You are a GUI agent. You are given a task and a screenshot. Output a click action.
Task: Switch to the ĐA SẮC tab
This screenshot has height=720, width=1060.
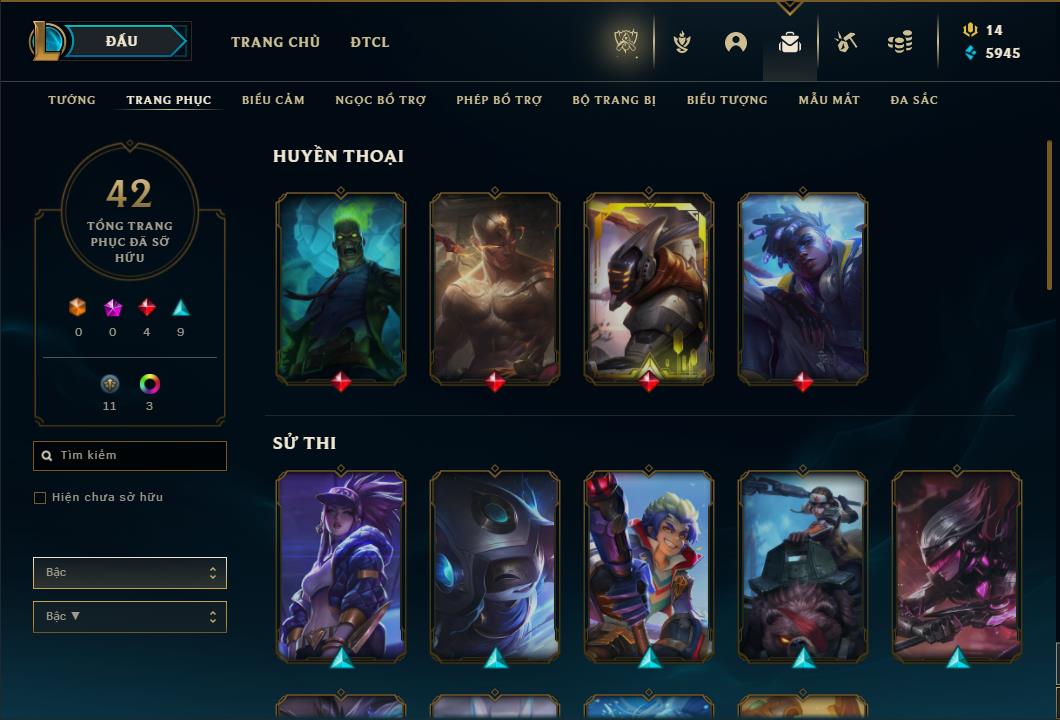914,100
